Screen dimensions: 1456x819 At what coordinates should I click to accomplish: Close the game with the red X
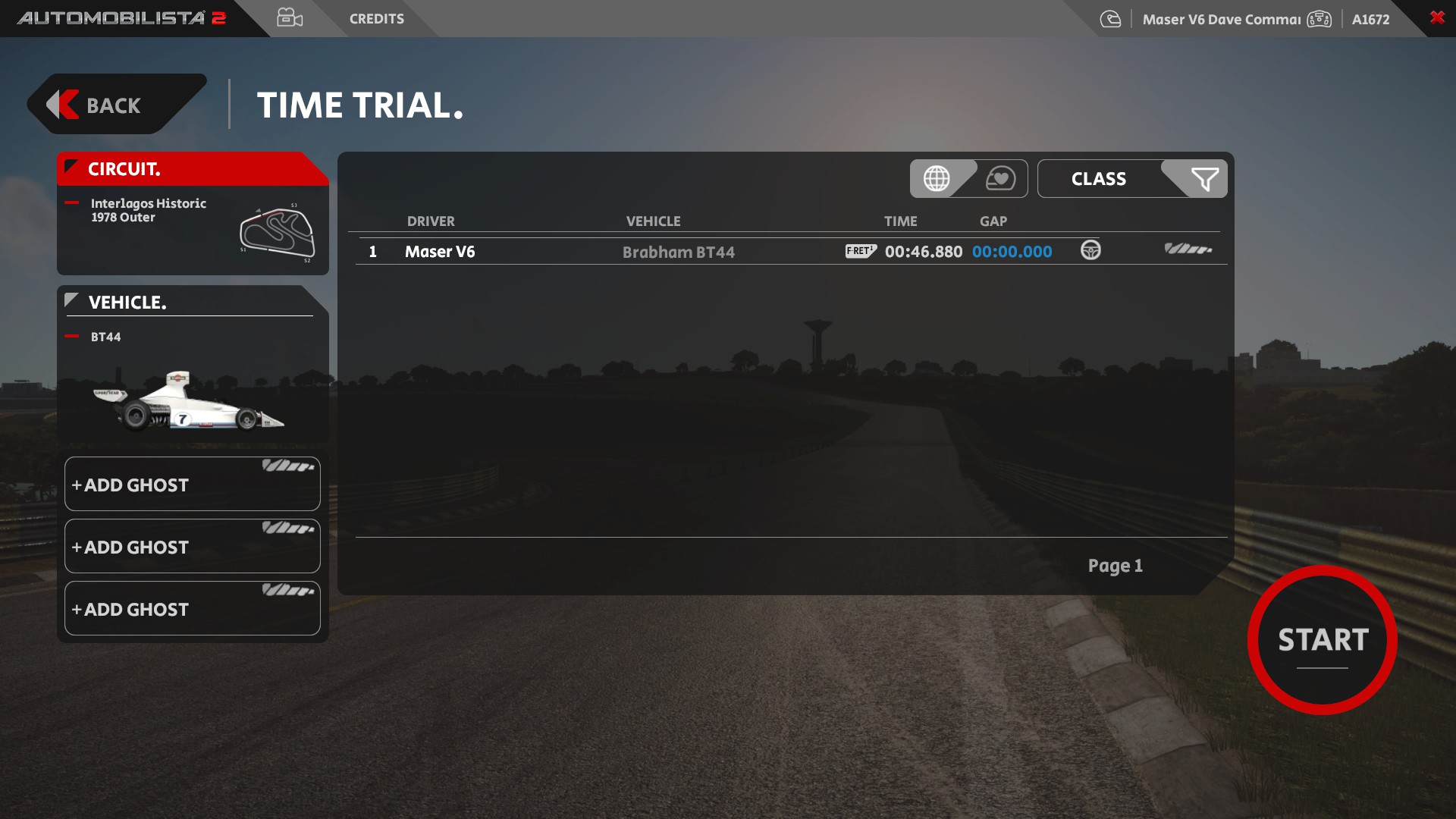pos(1436,17)
